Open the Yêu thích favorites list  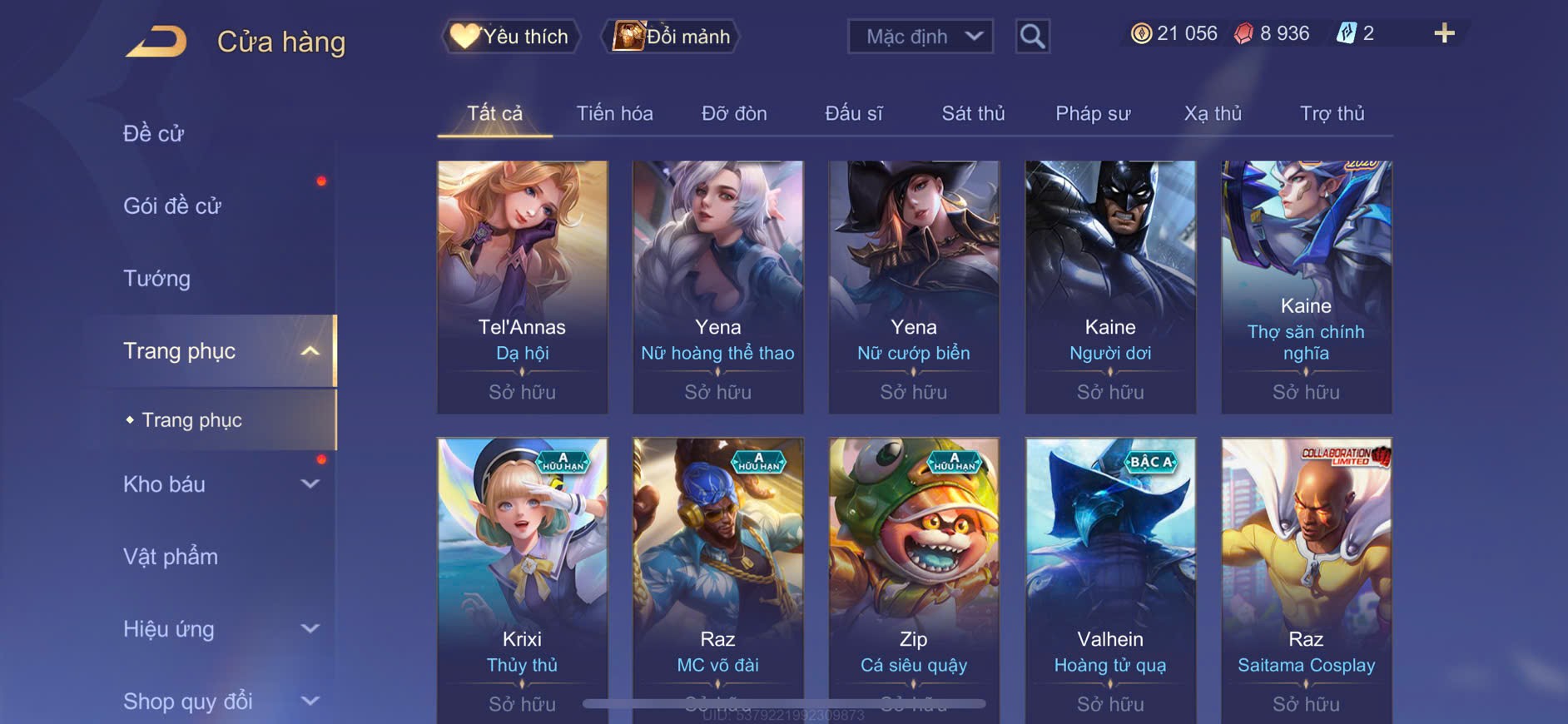tap(510, 37)
